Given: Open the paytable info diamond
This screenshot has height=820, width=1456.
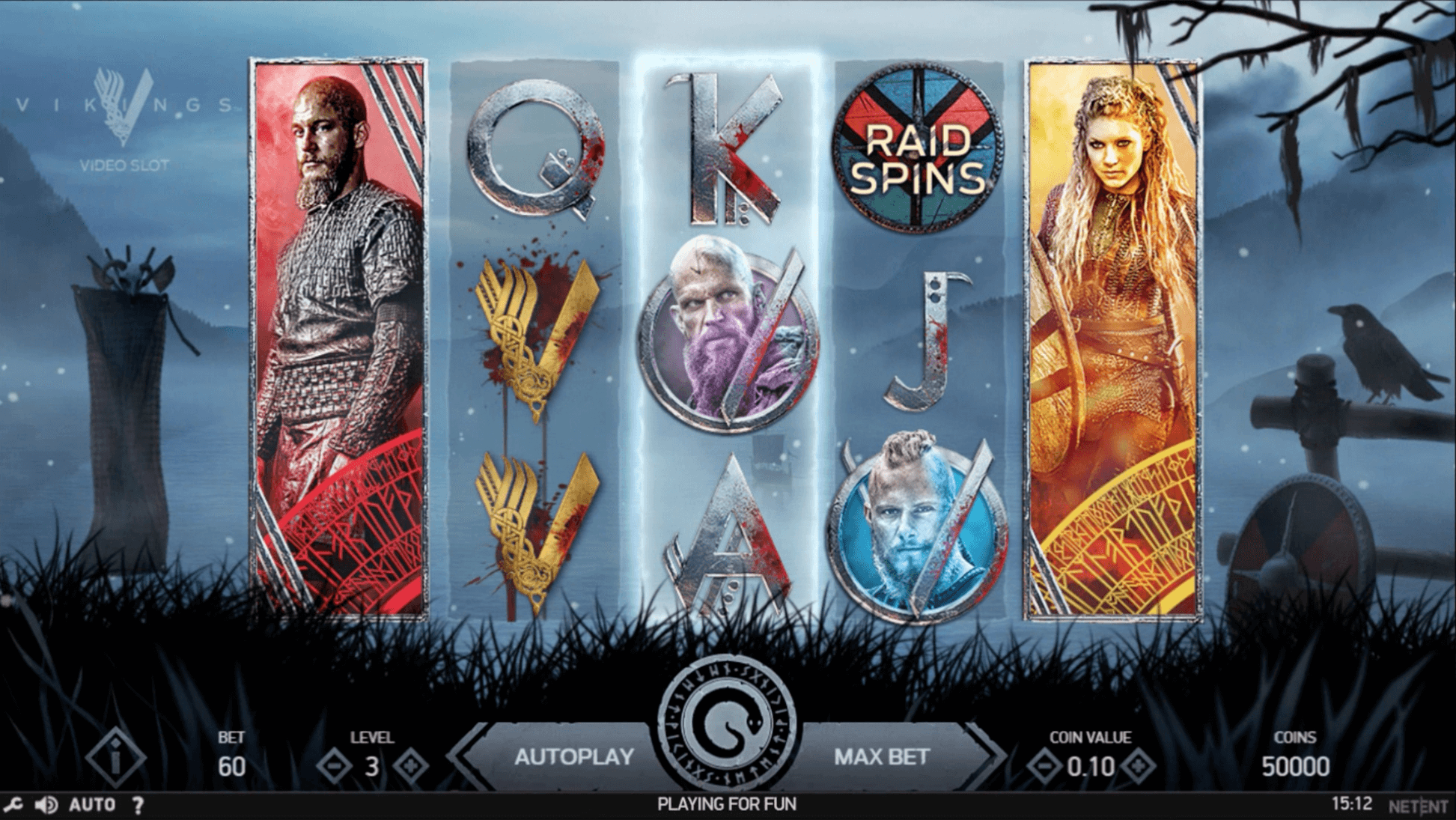Looking at the screenshot, I should click(x=115, y=759).
